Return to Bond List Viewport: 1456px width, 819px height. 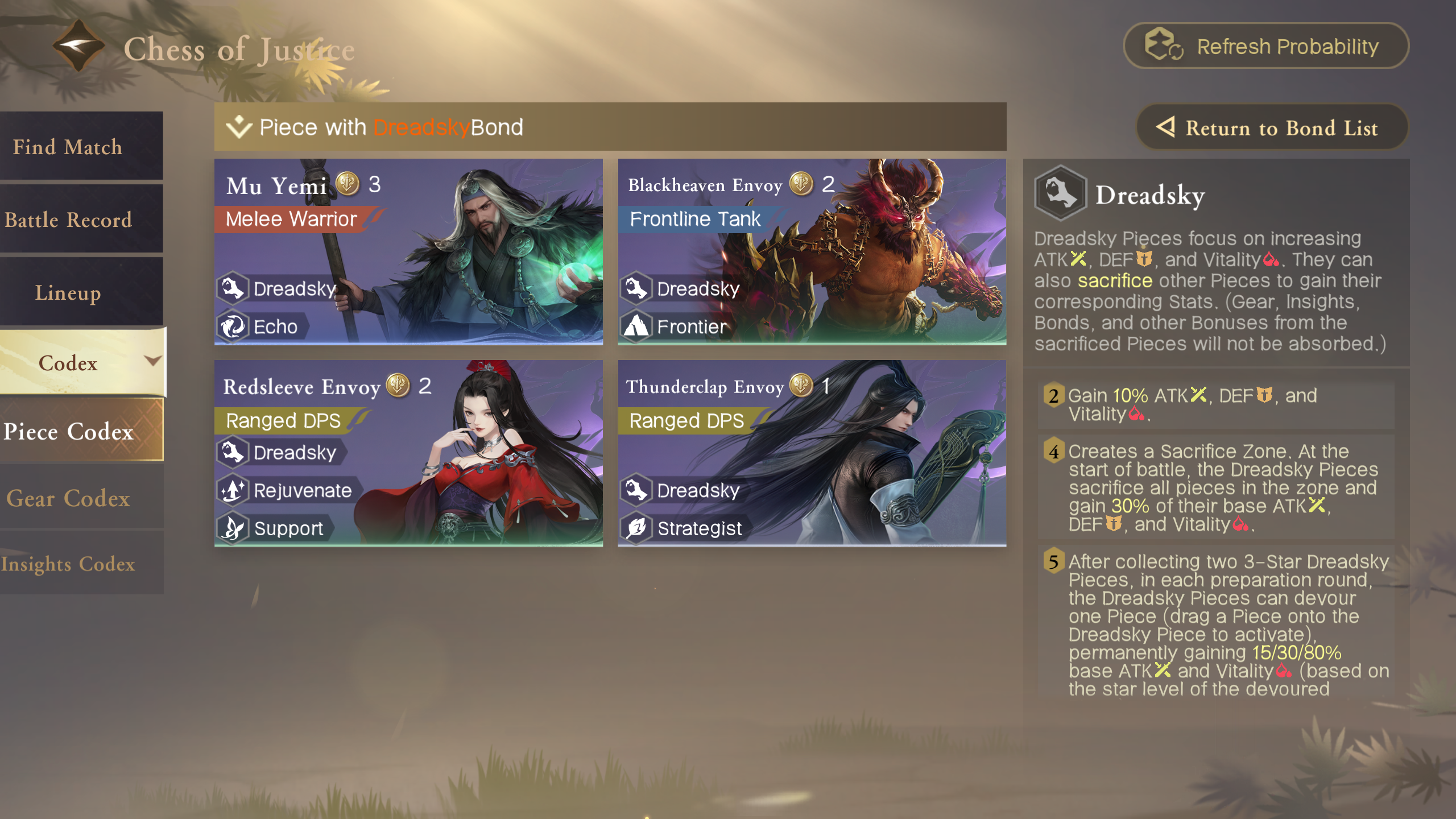coord(1272,127)
